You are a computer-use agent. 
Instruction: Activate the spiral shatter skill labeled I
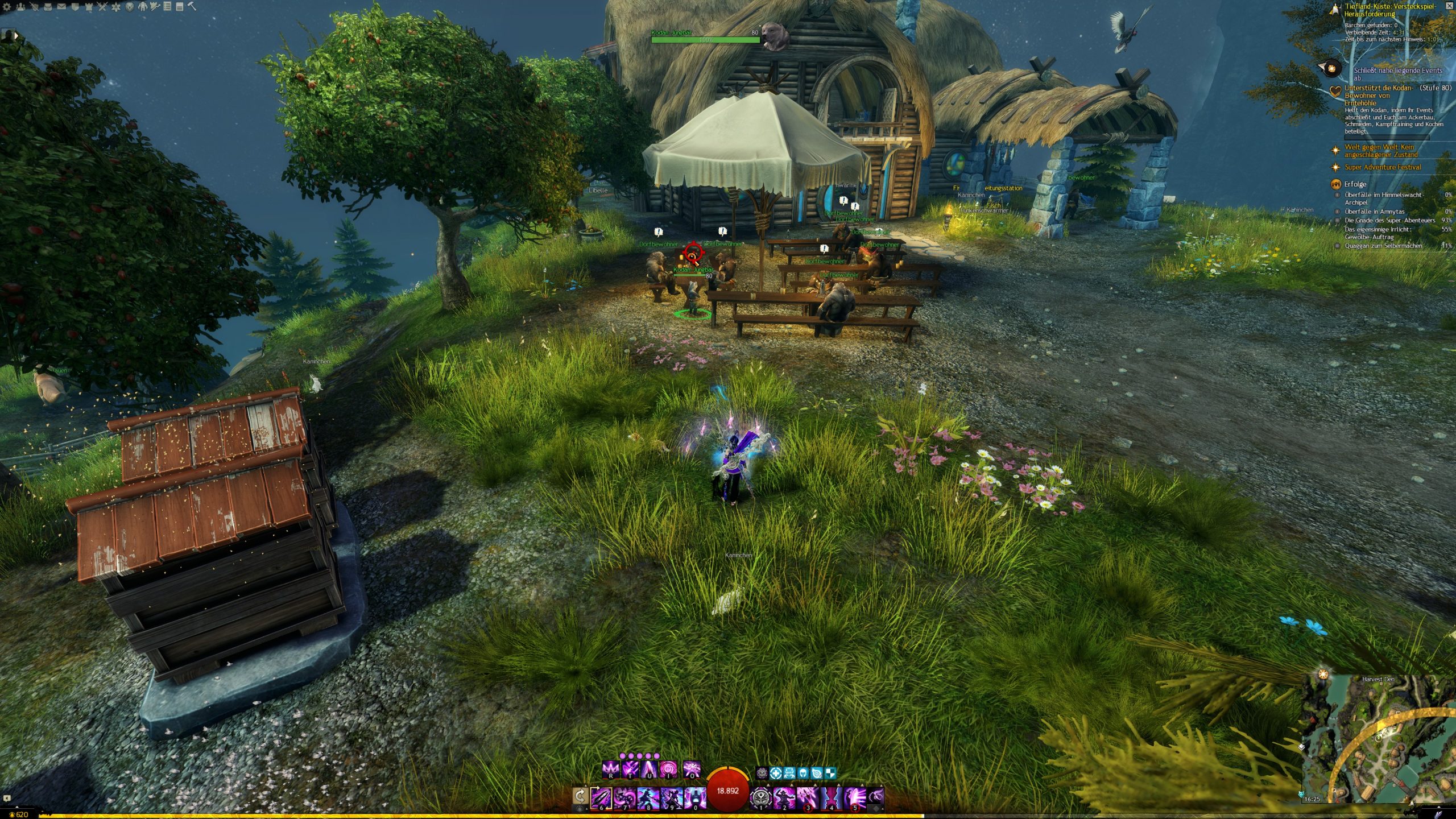[668, 770]
